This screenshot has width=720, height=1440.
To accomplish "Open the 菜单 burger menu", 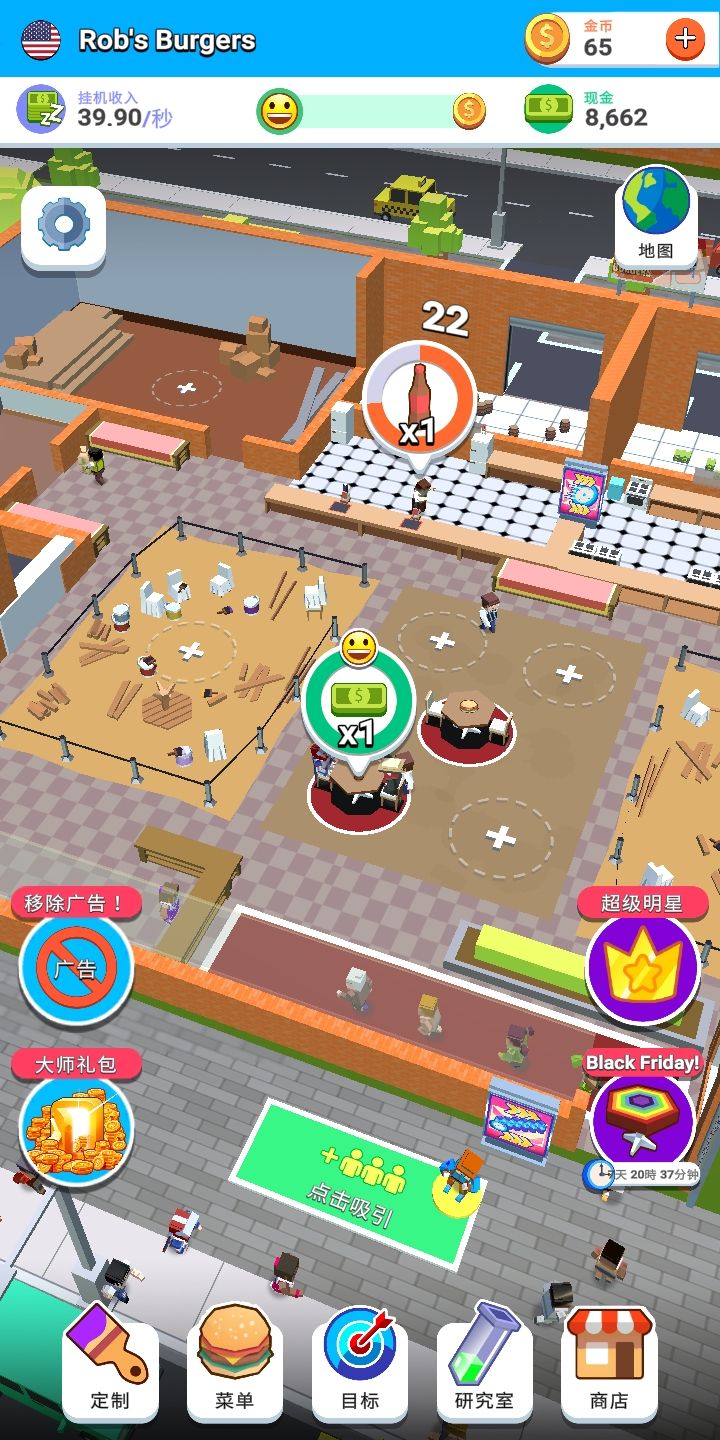I will 235,1362.
